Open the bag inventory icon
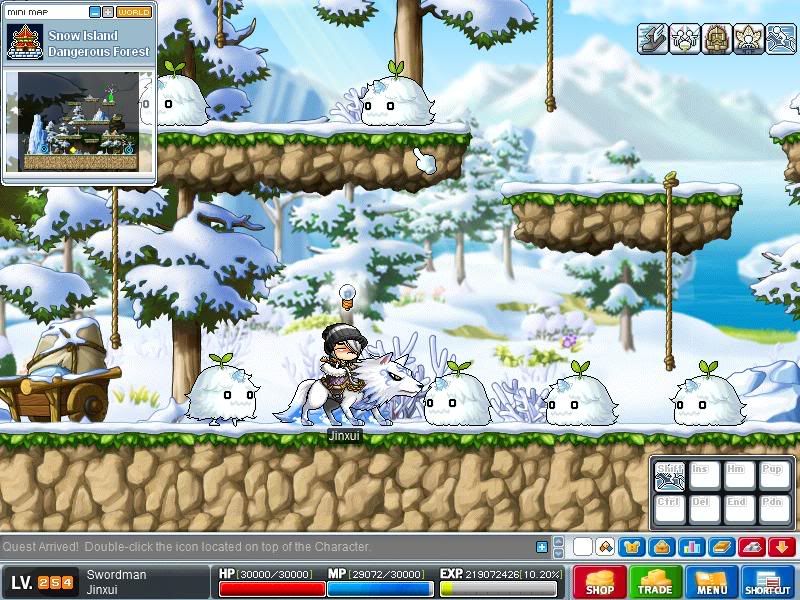The height and width of the screenshot is (600, 800). (660, 547)
